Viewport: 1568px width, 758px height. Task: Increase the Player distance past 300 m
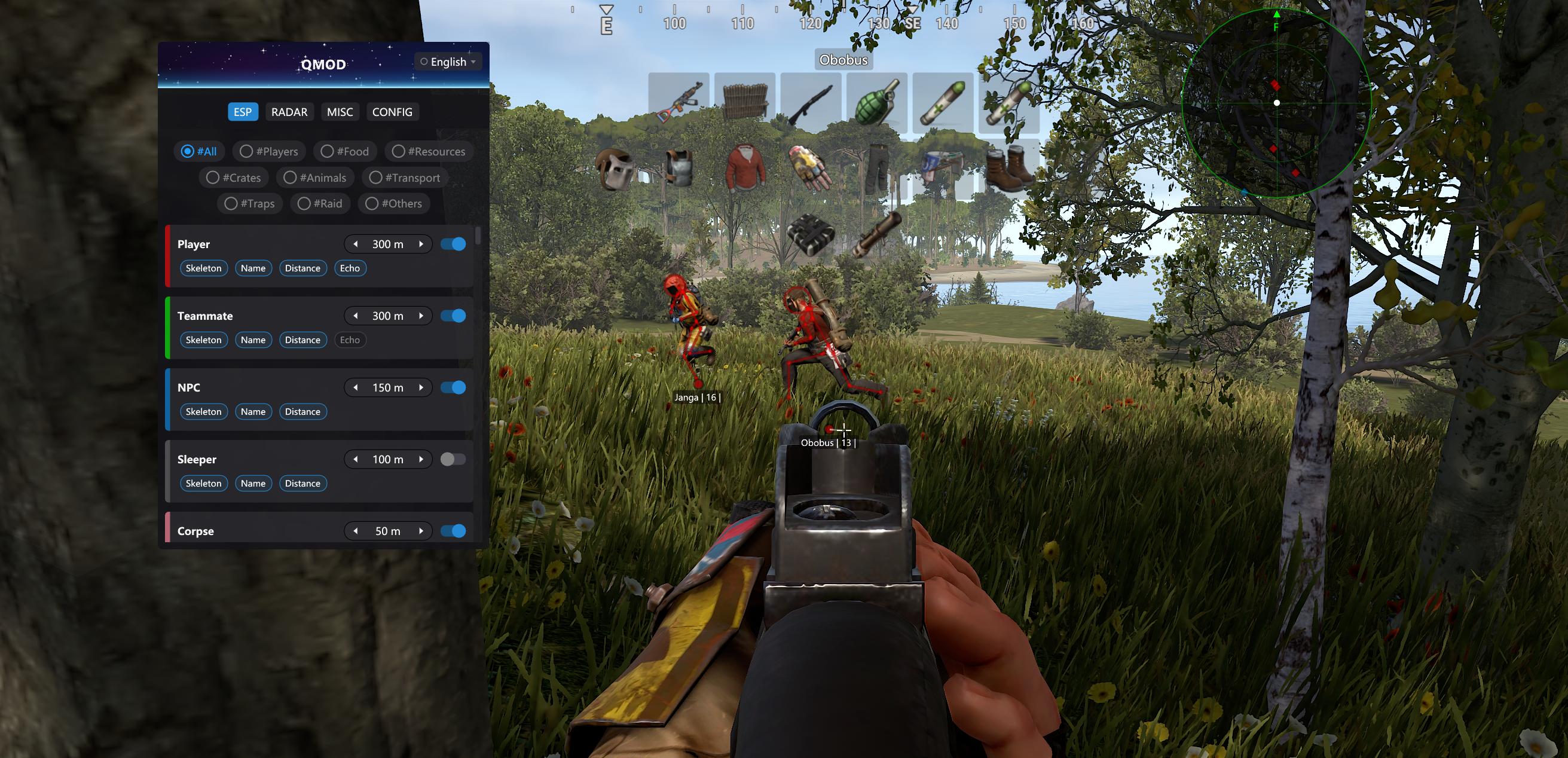[421, 244]
